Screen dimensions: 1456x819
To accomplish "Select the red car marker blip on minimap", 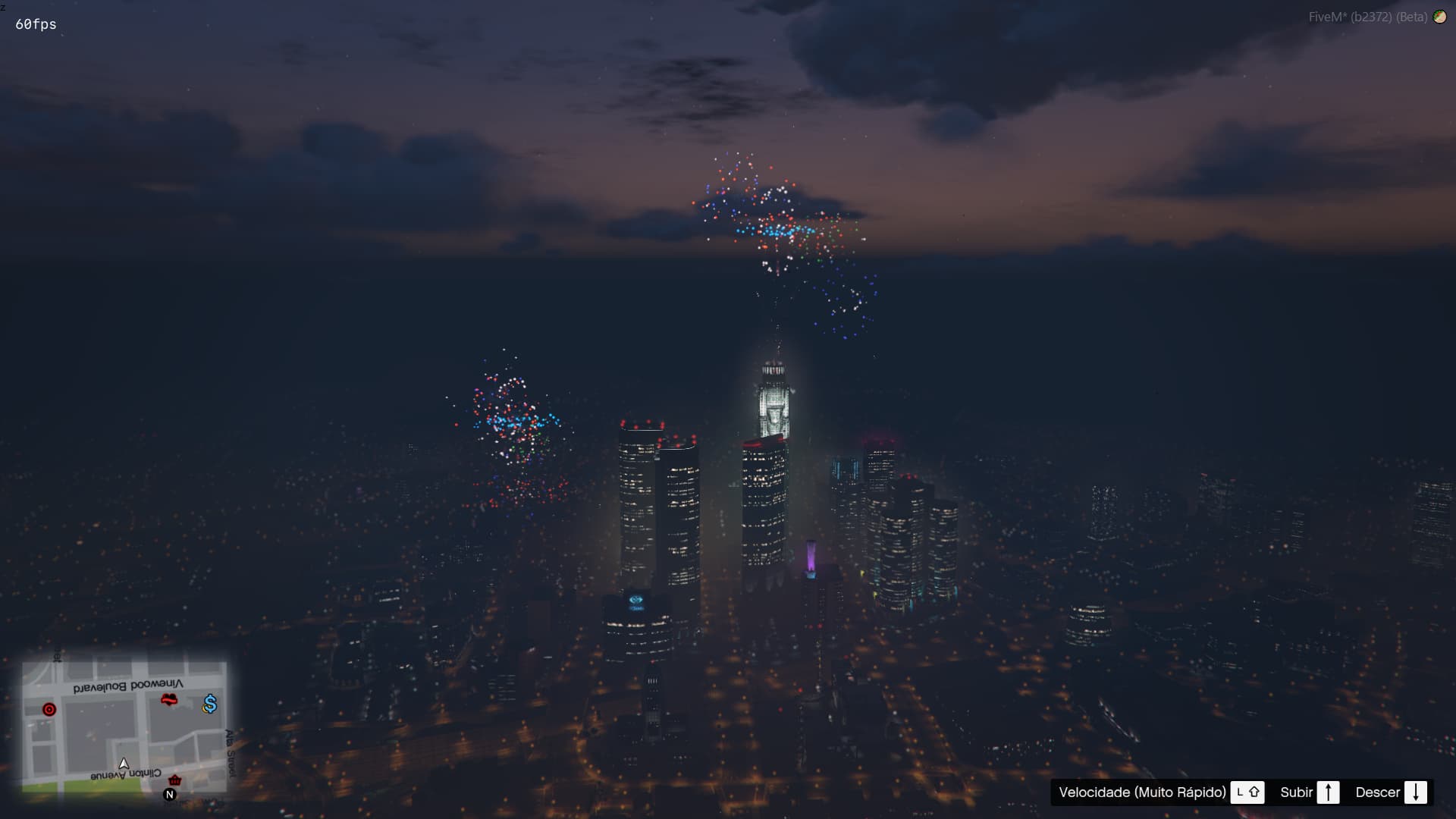I will (169, 700).
